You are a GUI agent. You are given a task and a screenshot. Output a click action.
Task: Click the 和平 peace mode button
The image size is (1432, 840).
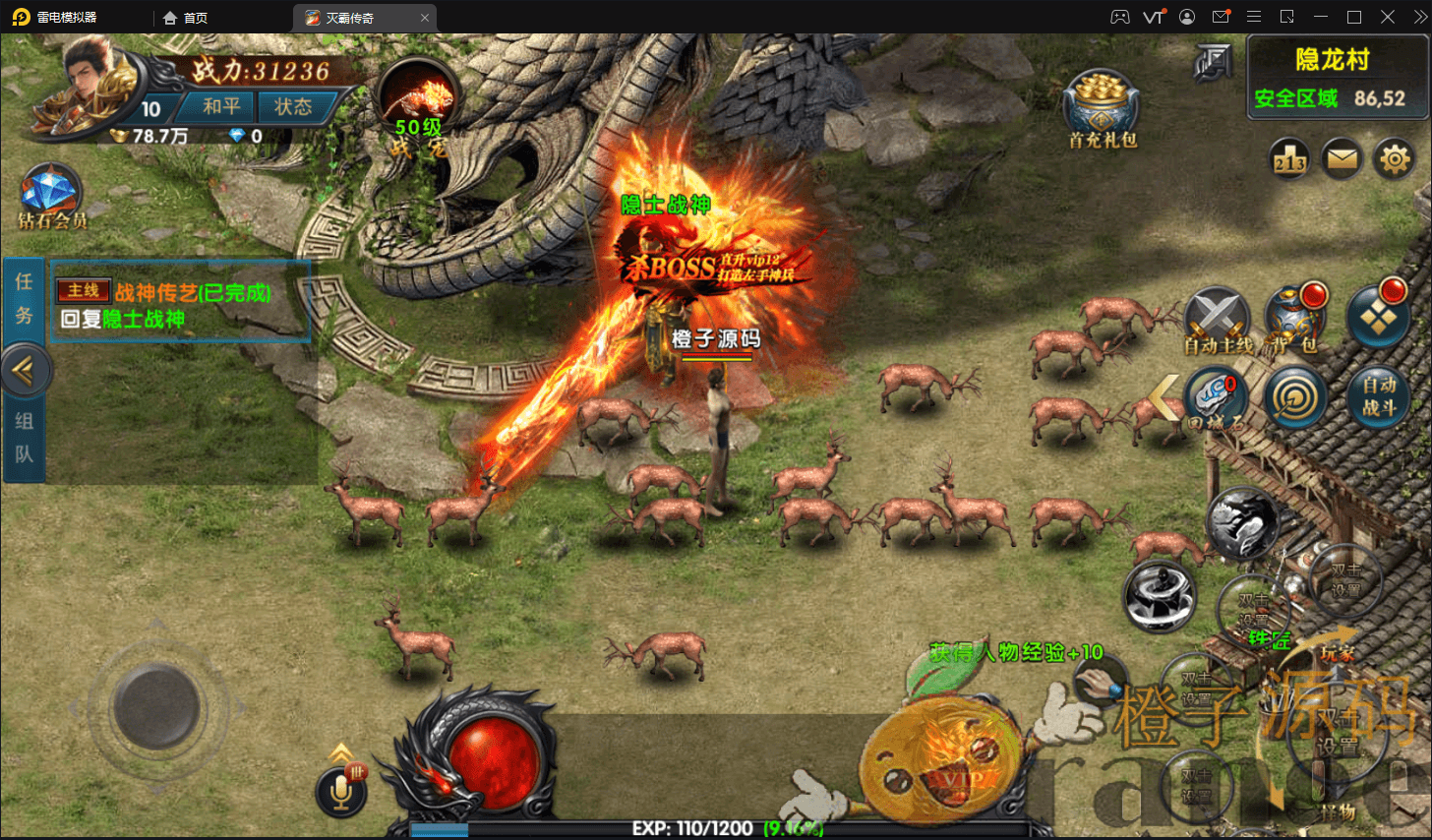coord(220,106)
